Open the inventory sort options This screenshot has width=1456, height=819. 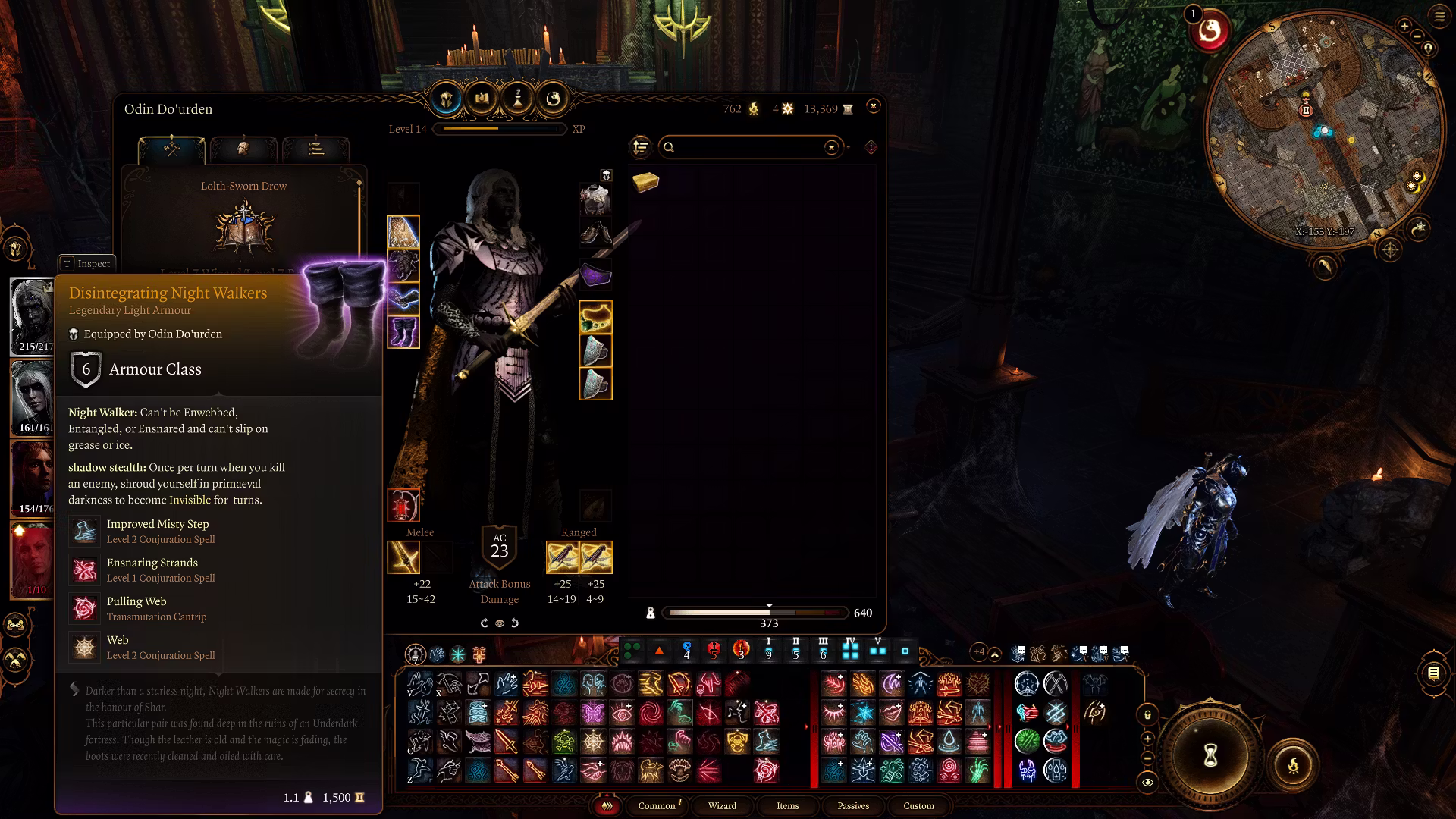[x=641, y=147]
